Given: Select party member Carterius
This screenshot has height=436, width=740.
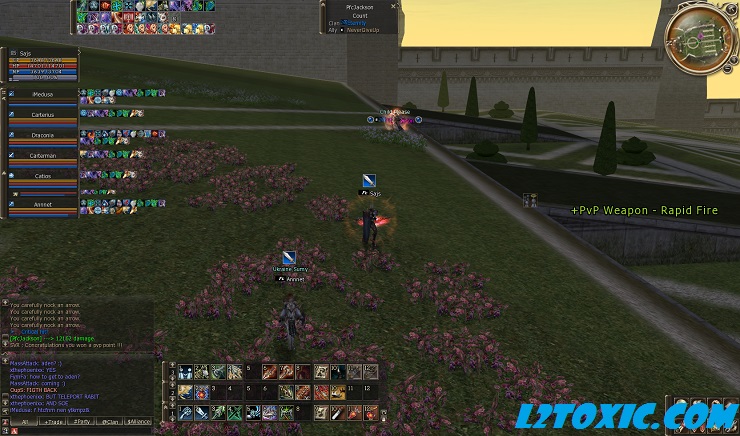Looking at the screenshot, I should coord(42,115).
